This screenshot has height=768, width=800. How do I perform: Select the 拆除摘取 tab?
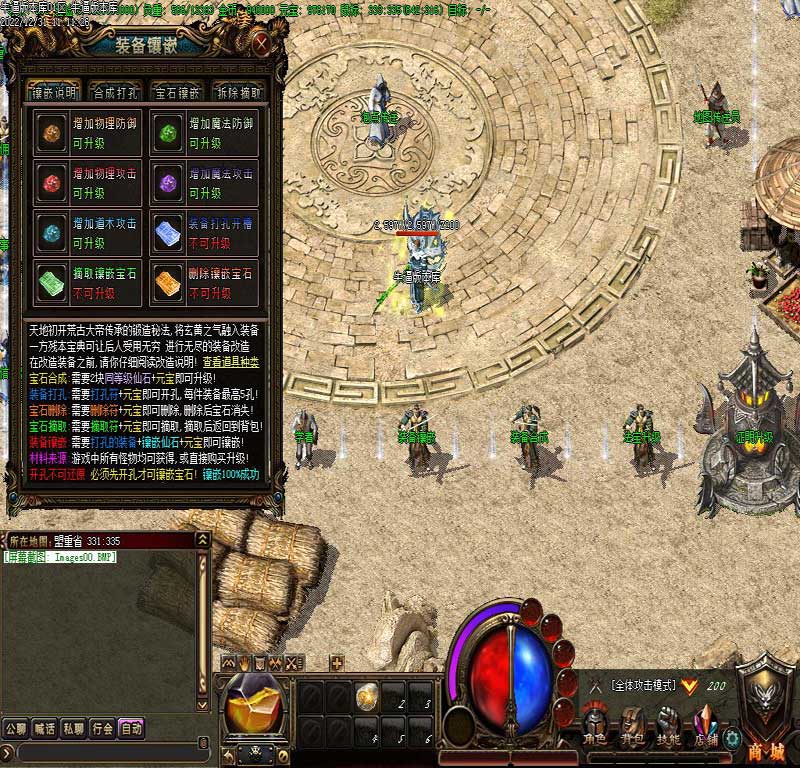237,93
